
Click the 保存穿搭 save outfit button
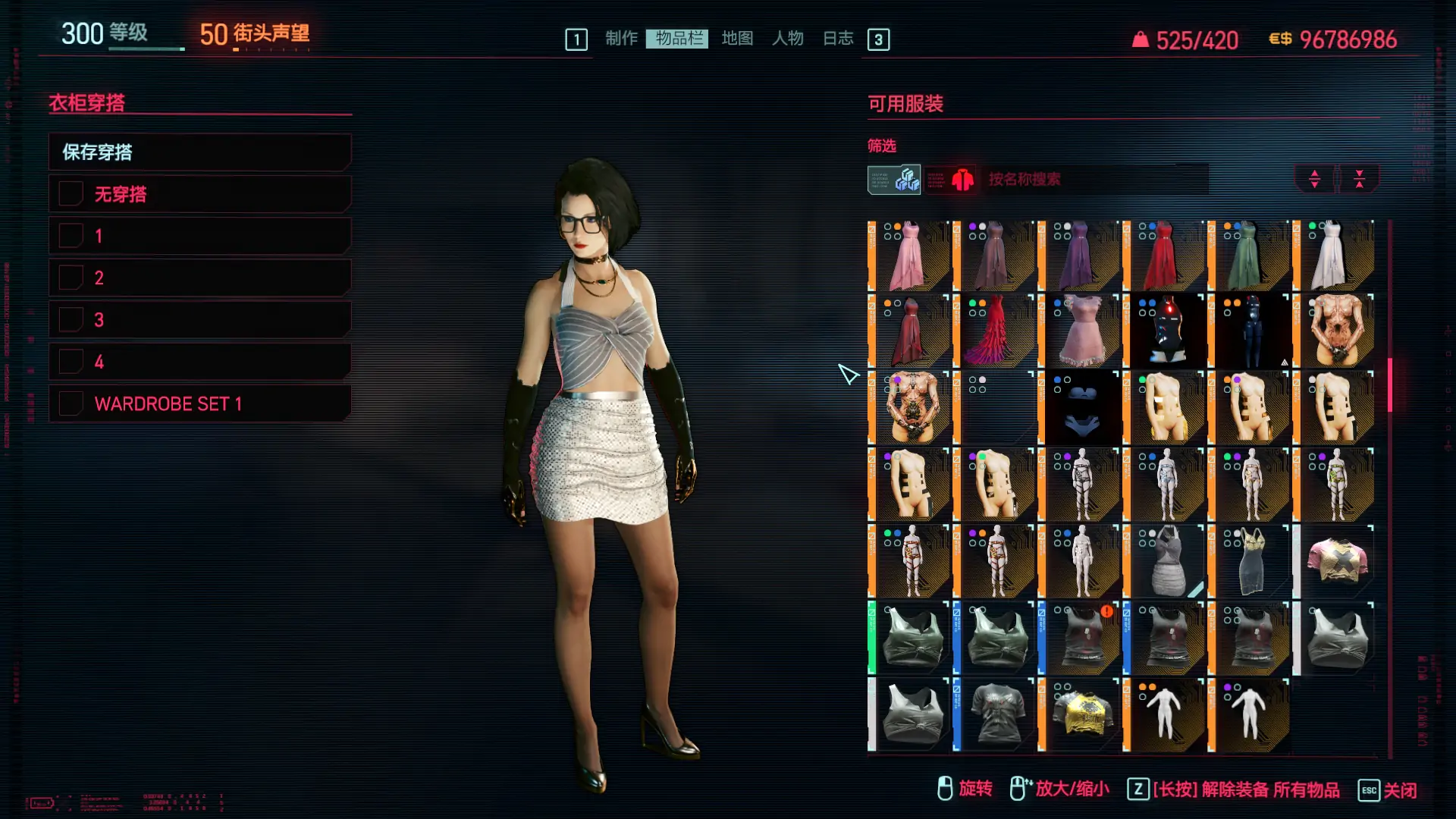point(199,152)
